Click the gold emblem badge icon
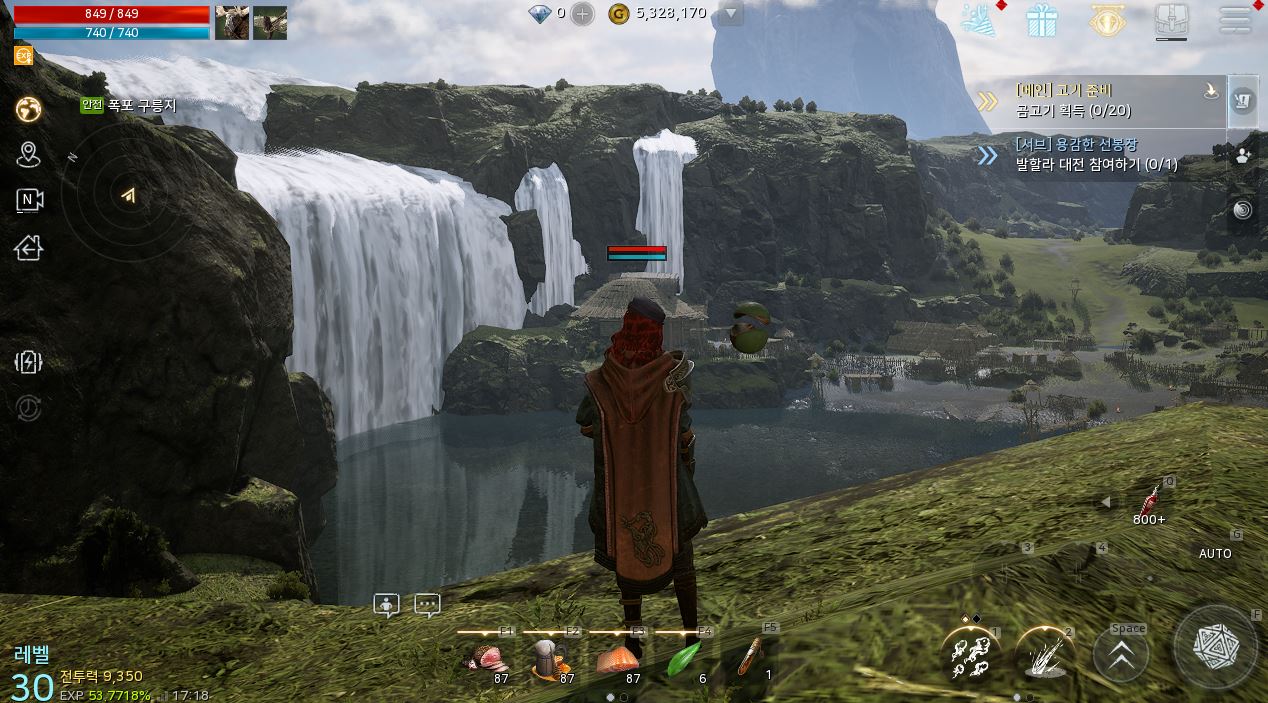The image size is (1268, 703). click(x=1106, y=20)
